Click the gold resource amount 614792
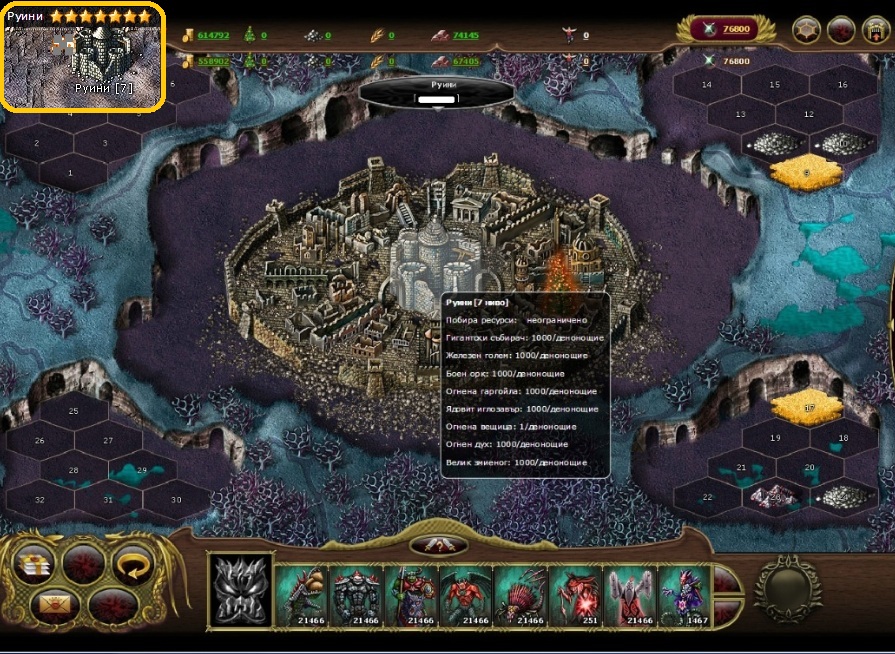This screenshot has height=654, width=895. click(213, 36)
